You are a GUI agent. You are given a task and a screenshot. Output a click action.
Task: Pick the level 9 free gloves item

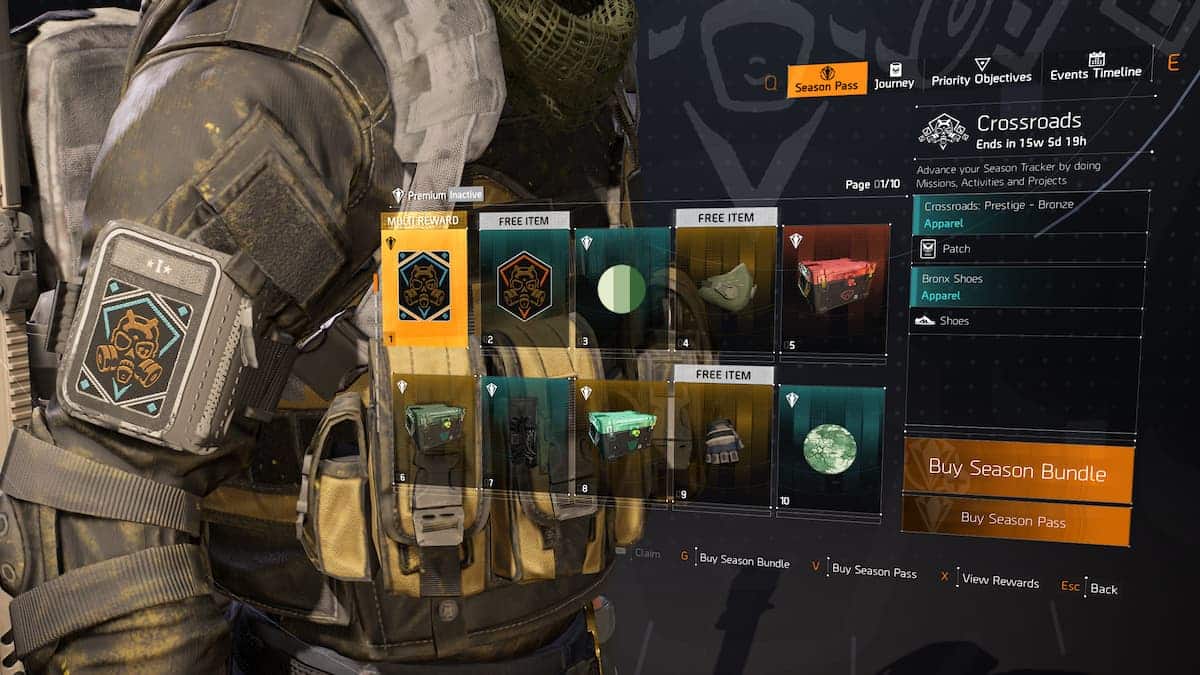coord(725,442)
